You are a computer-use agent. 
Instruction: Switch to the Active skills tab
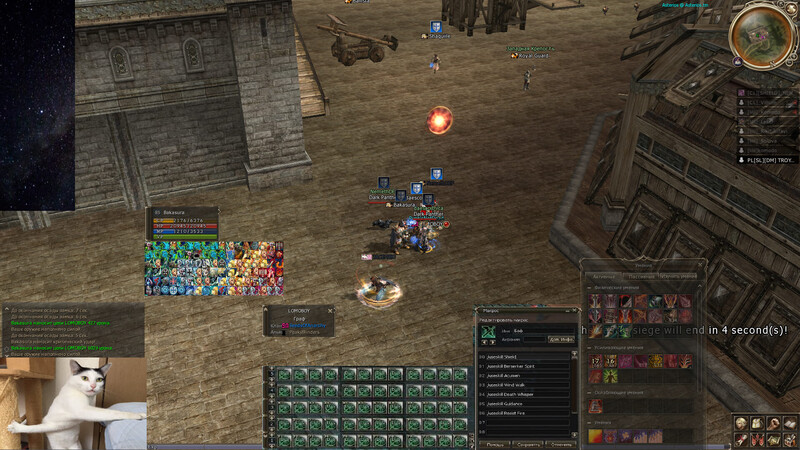(x=604, y=275)
